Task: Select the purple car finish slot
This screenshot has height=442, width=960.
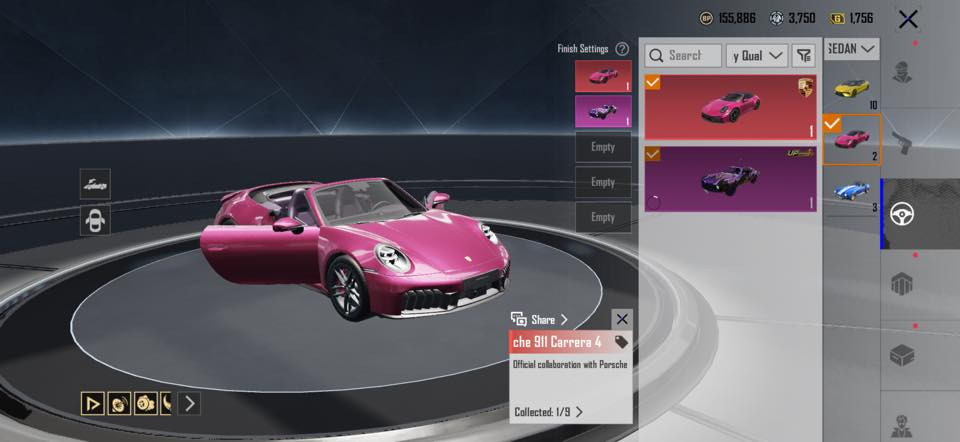Action: (603, 112)
